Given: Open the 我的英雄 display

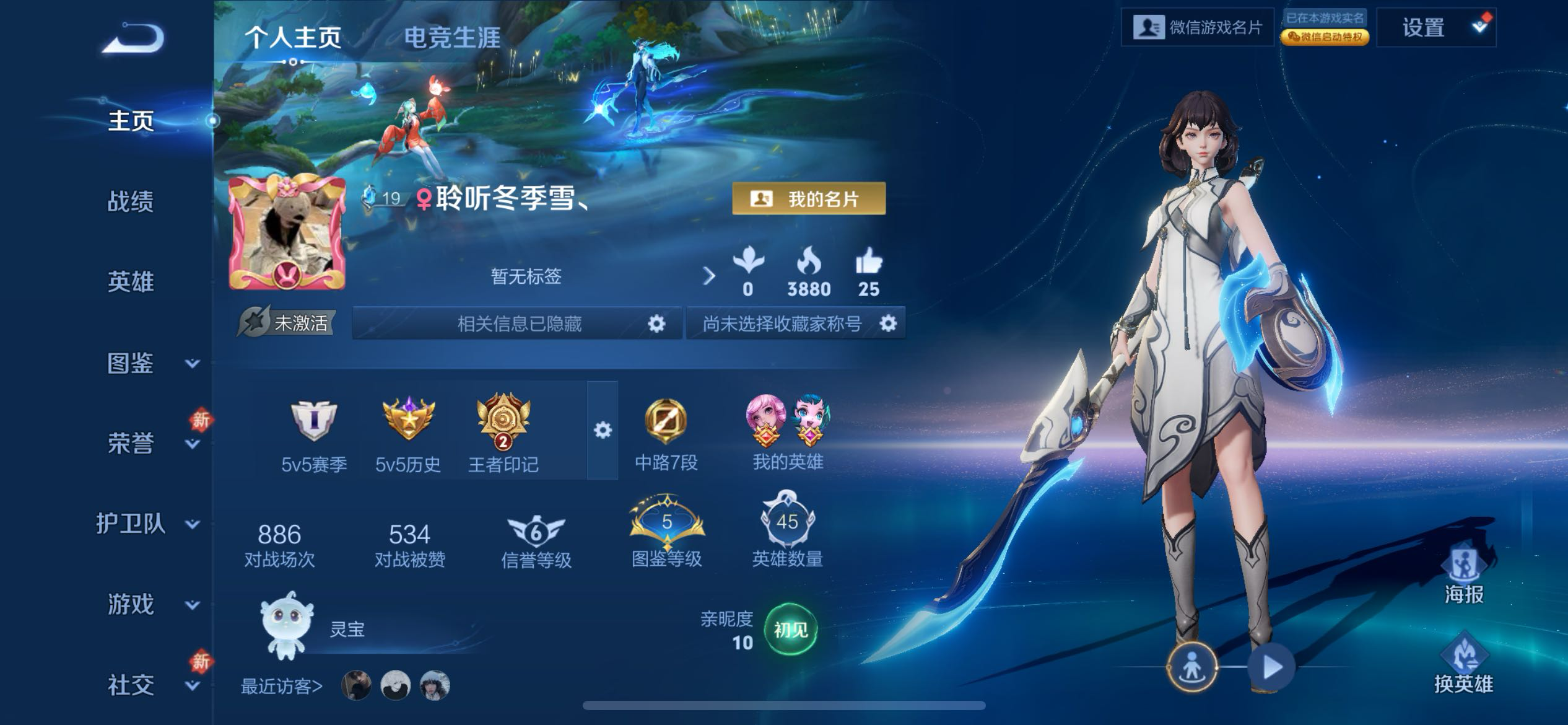Looking at the screenshot, I should [x=787, y=433].
